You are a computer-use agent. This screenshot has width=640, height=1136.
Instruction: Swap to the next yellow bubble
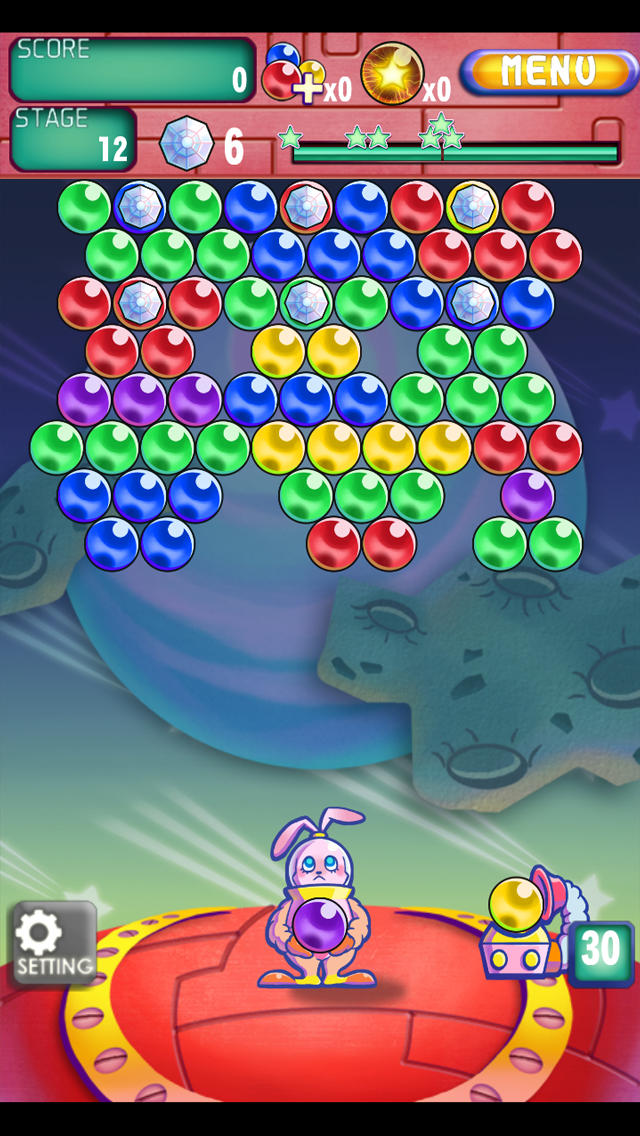516,904
